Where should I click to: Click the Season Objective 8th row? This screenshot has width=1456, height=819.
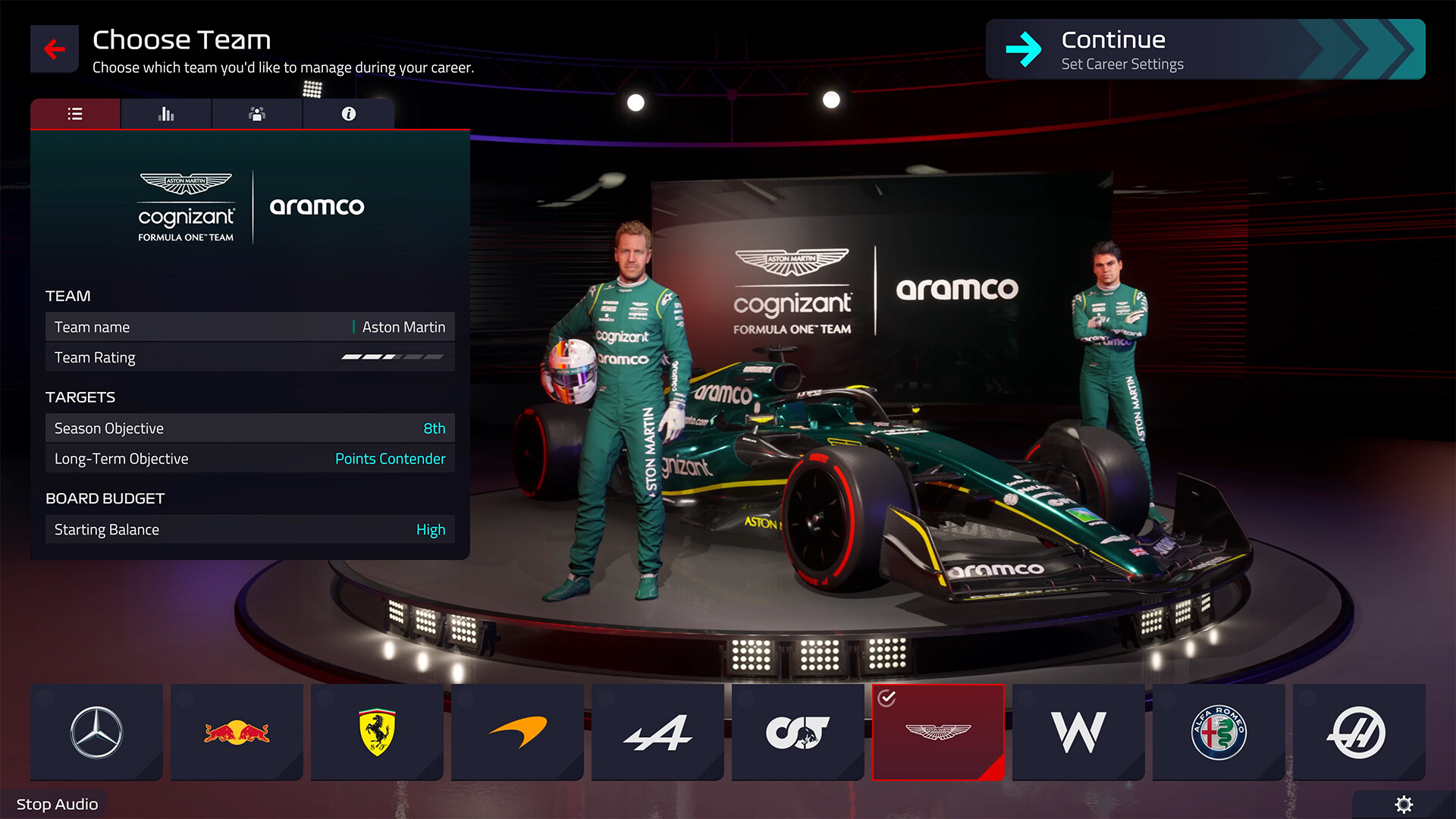point(249,428)
